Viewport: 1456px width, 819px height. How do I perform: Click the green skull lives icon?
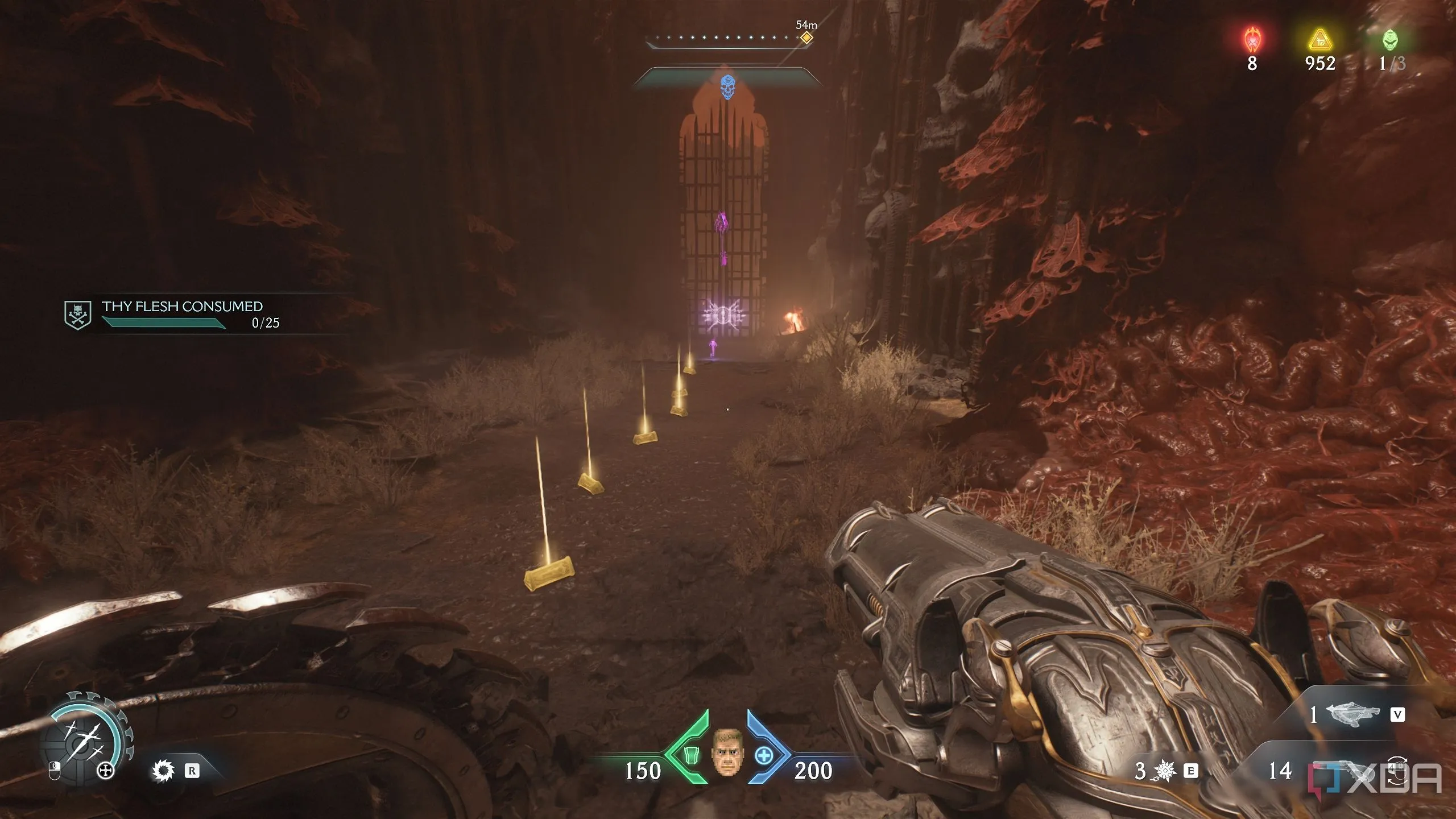click(x=1389, y=40)
